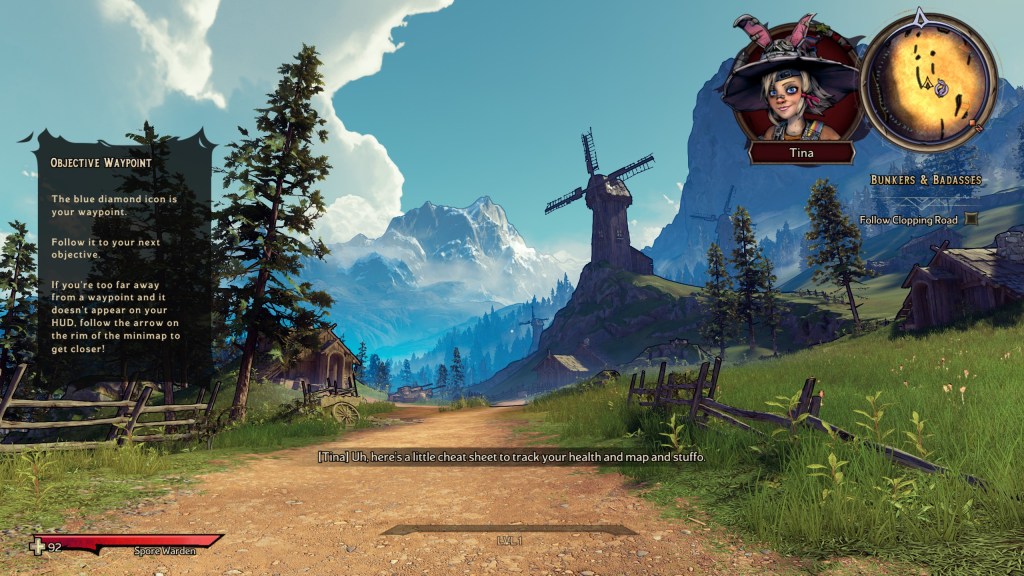Screen dimensions: 1024x576
Task: Click the Tina name plate
Action: click(802, 152)
